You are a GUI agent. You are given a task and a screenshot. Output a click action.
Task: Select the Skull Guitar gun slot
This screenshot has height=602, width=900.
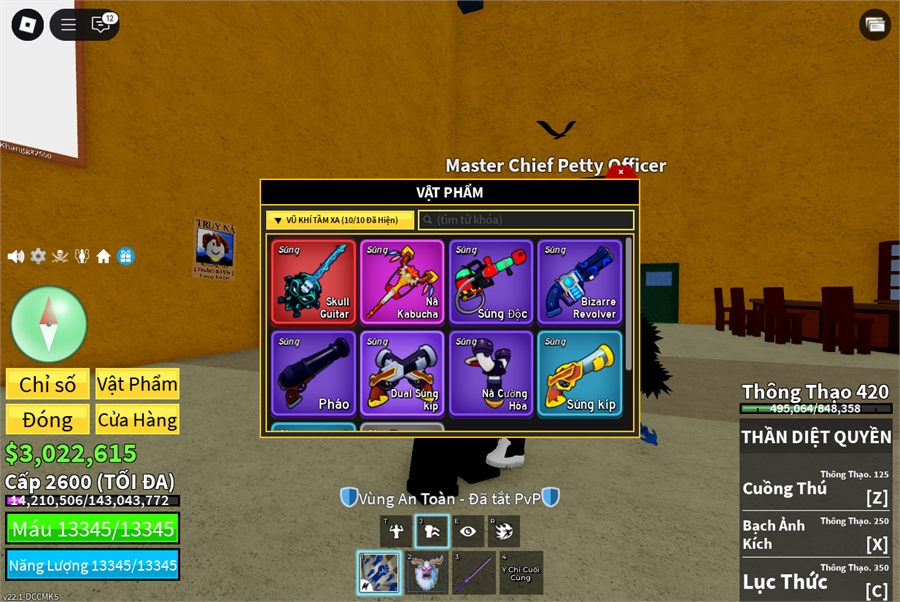pos(313,281)
